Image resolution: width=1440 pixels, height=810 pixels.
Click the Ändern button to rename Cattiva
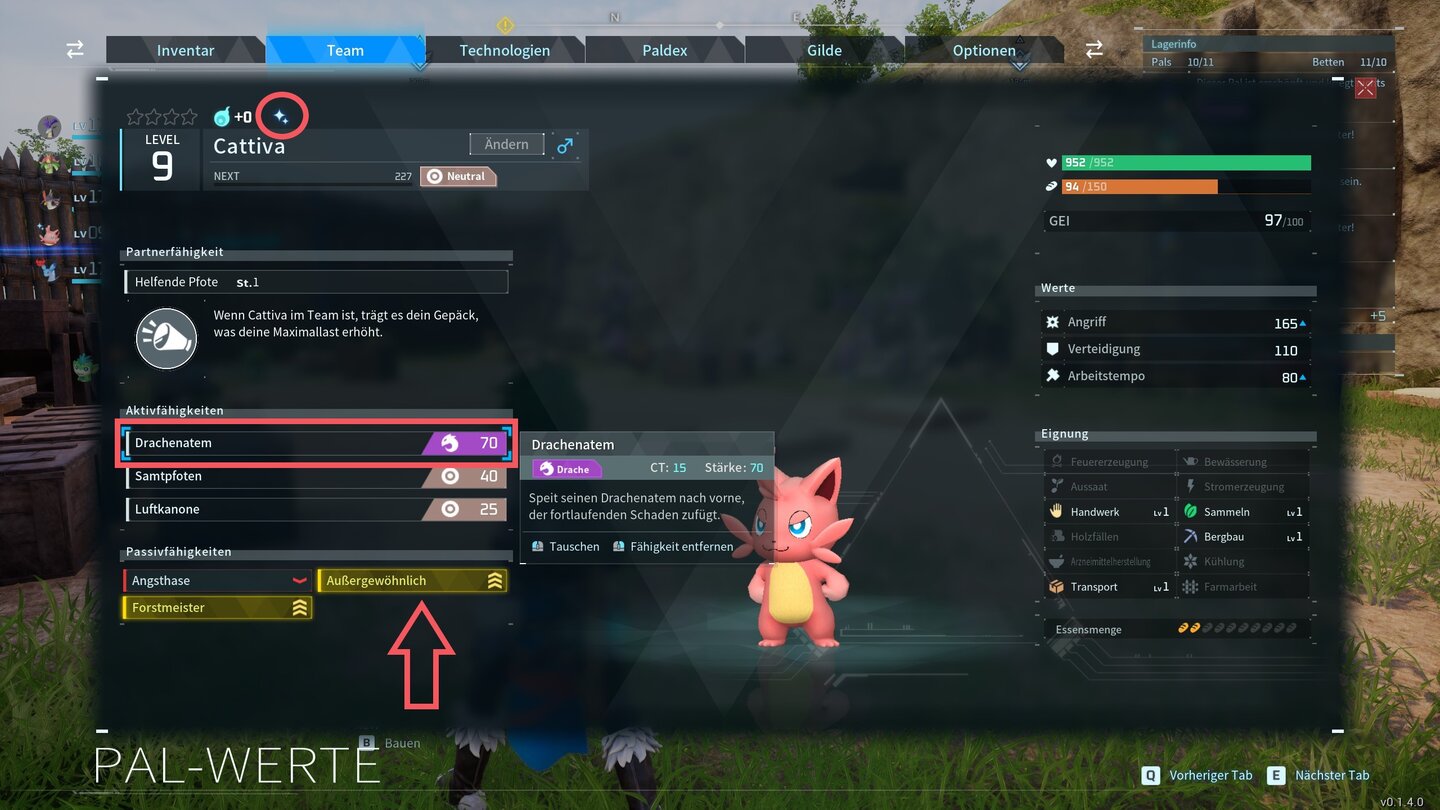[x=506, y=144]
